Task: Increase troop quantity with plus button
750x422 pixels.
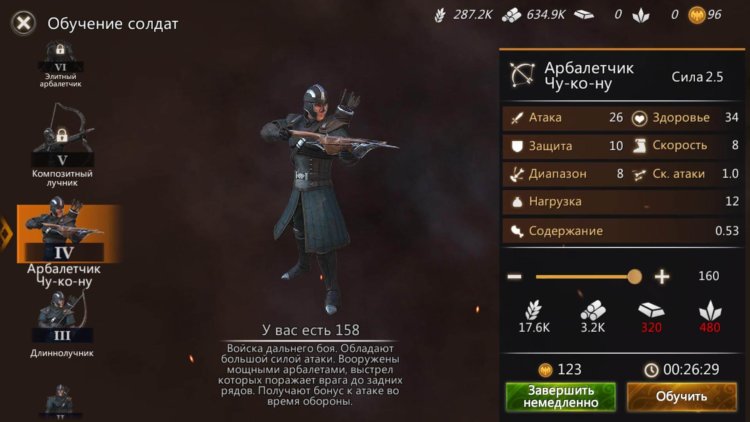Action: (661, 277)
